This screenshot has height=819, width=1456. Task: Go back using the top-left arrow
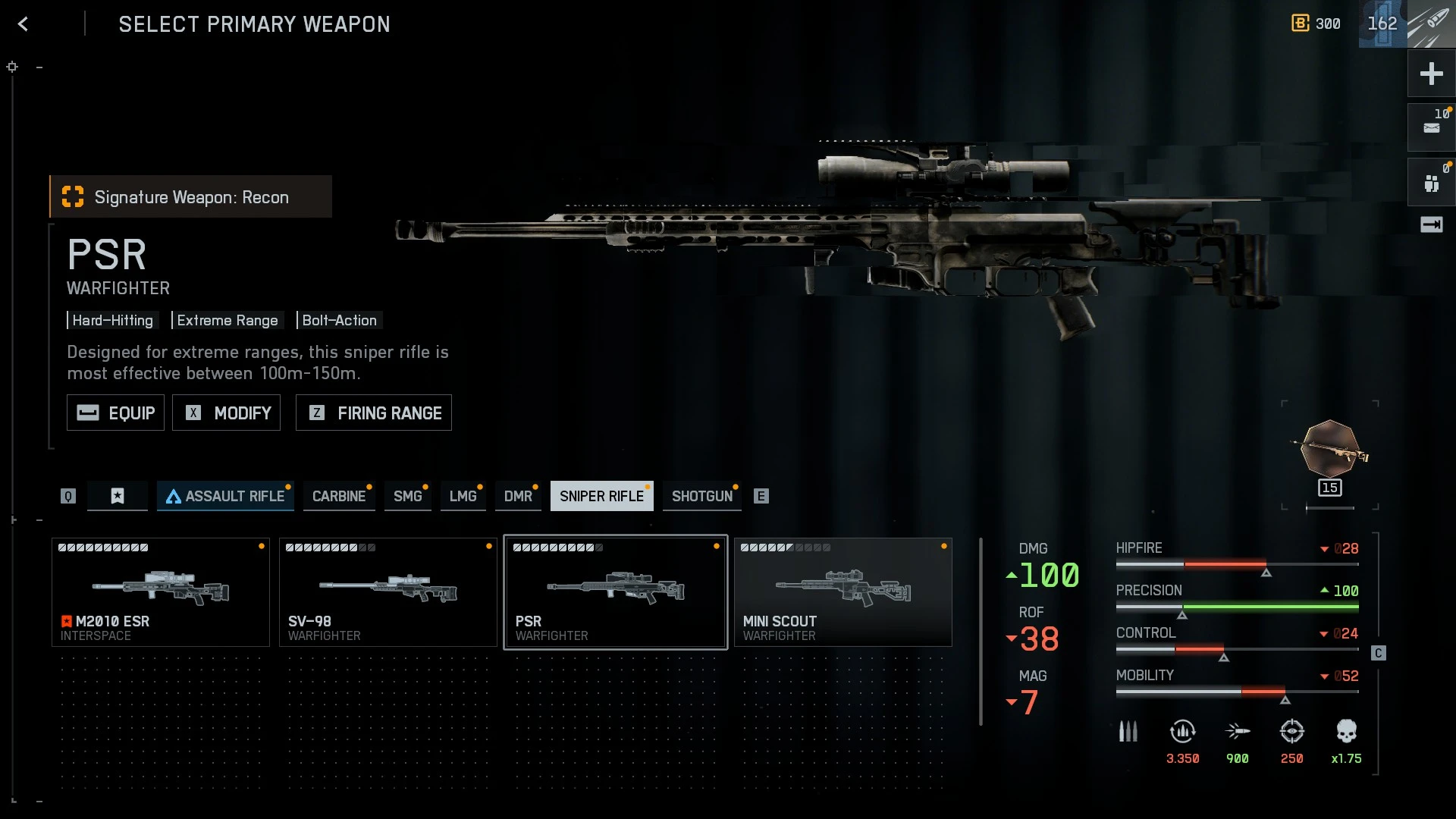tap(23, 24)
